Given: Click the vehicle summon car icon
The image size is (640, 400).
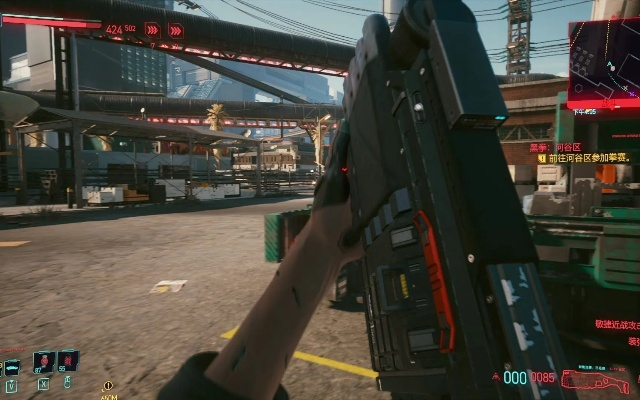Looking at the screenshot, I should coord(11,367).
